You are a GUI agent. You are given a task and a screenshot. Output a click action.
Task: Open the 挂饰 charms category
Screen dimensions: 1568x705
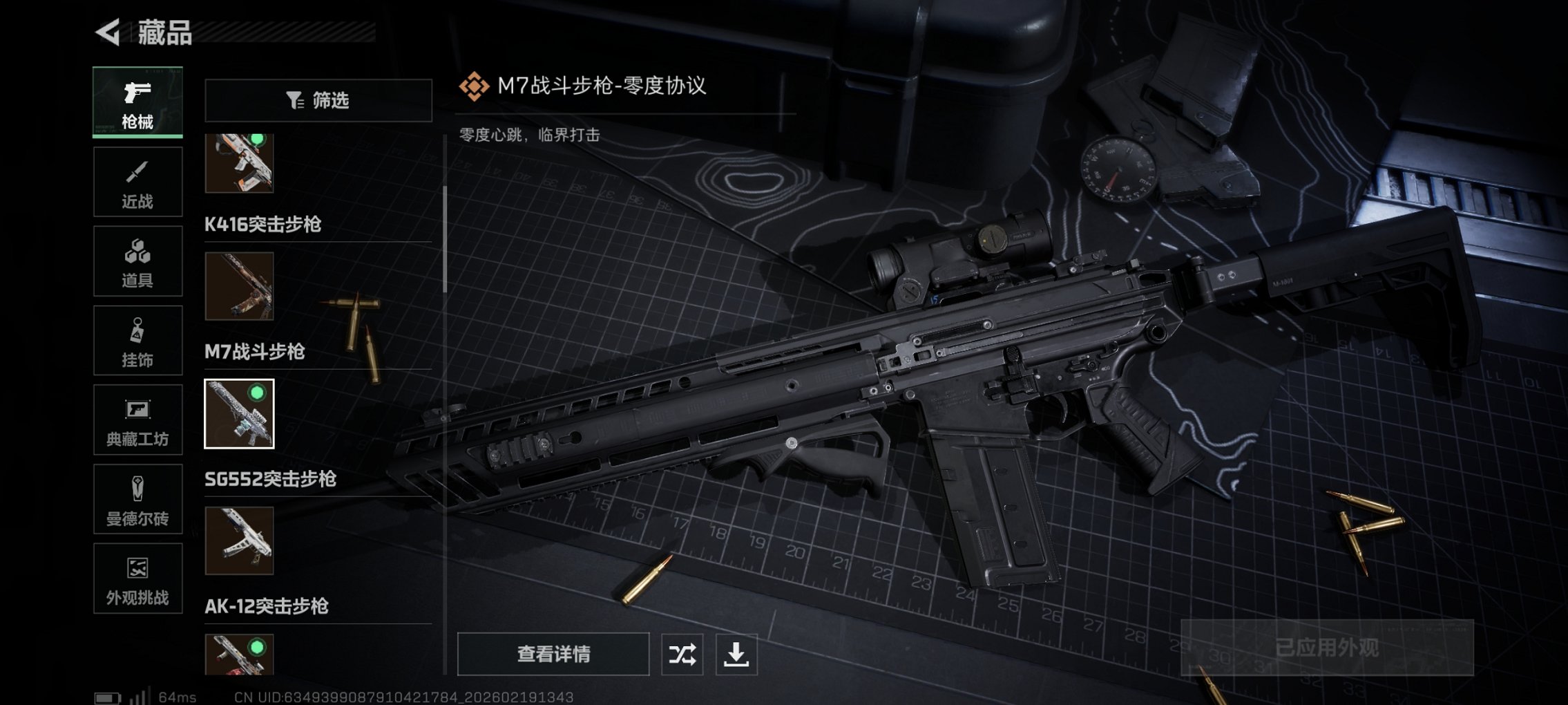137,340
